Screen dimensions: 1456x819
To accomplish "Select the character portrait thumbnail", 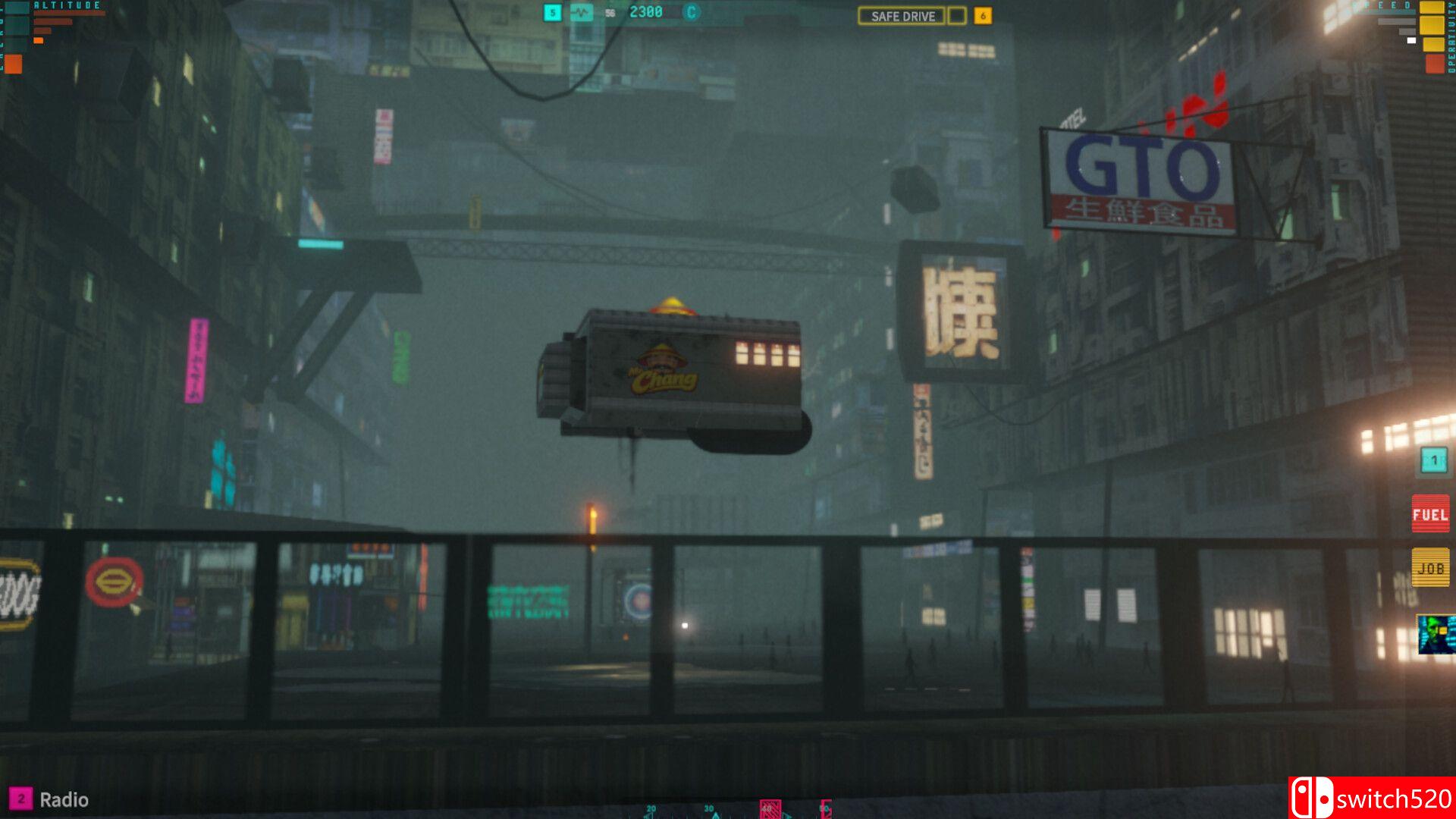I will 1436,634.
